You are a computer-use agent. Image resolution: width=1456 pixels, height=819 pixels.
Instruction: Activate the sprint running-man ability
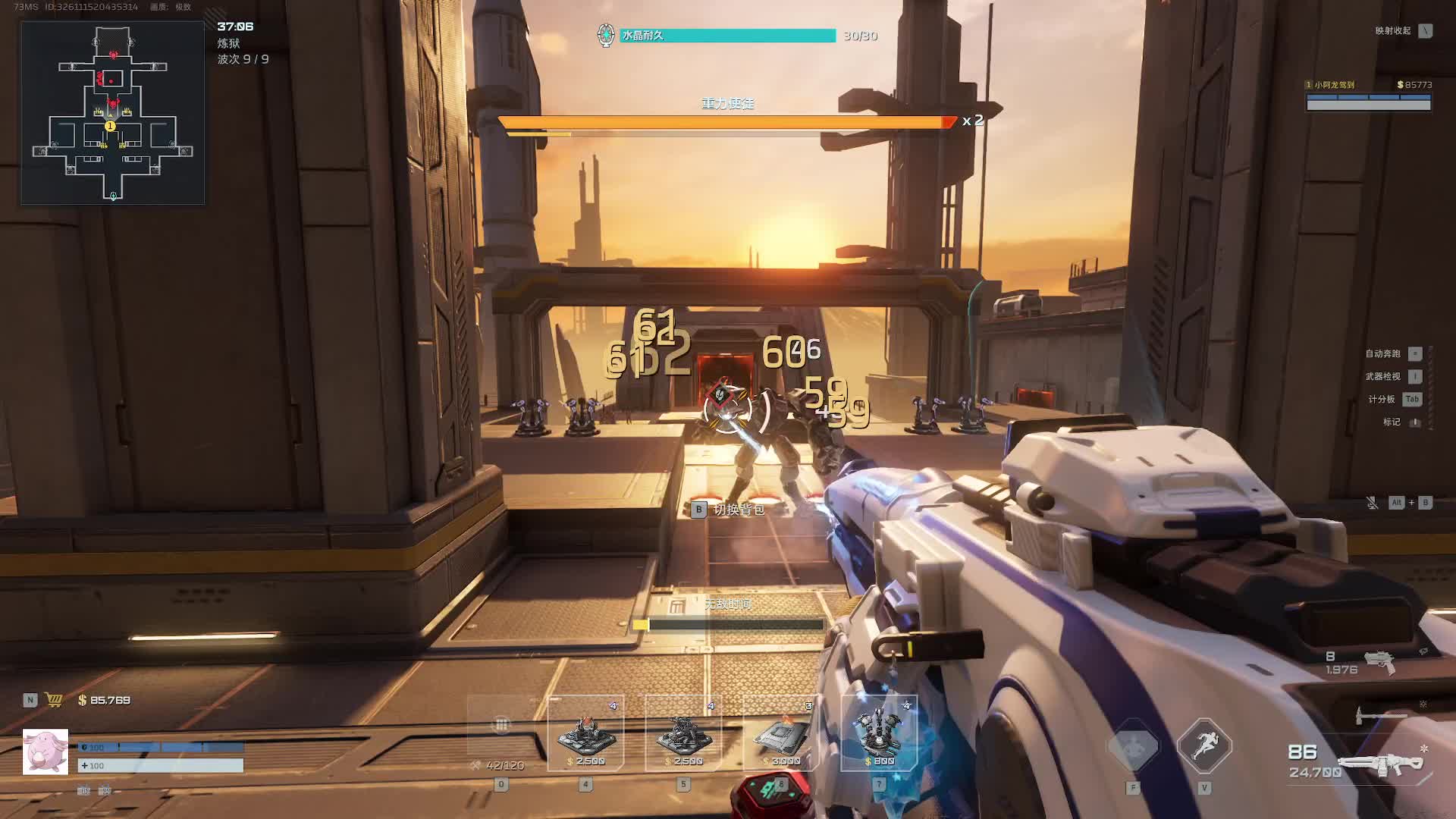coord(1204,746)
